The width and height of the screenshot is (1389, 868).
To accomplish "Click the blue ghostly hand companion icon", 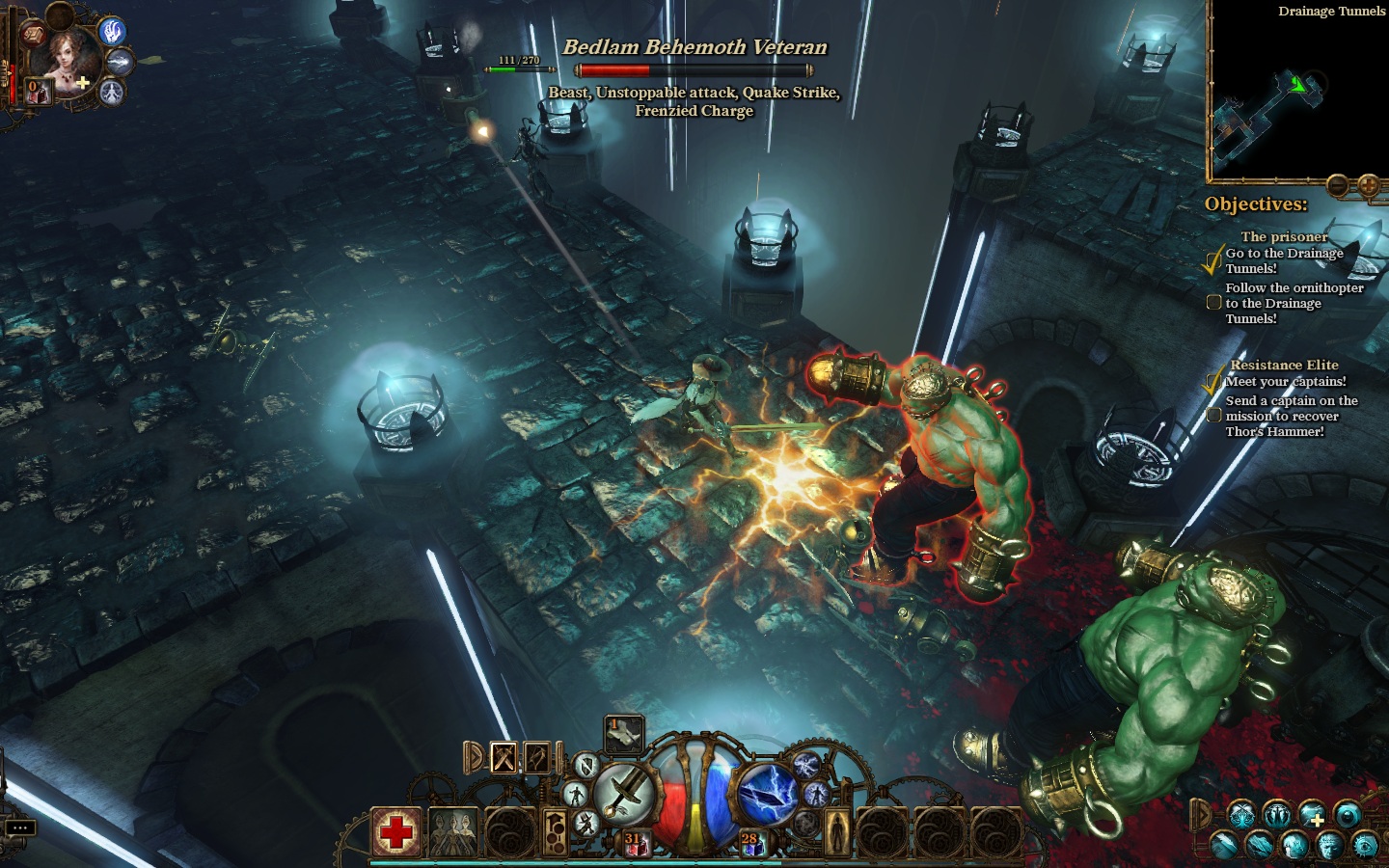I will click(x=114, y=32).
